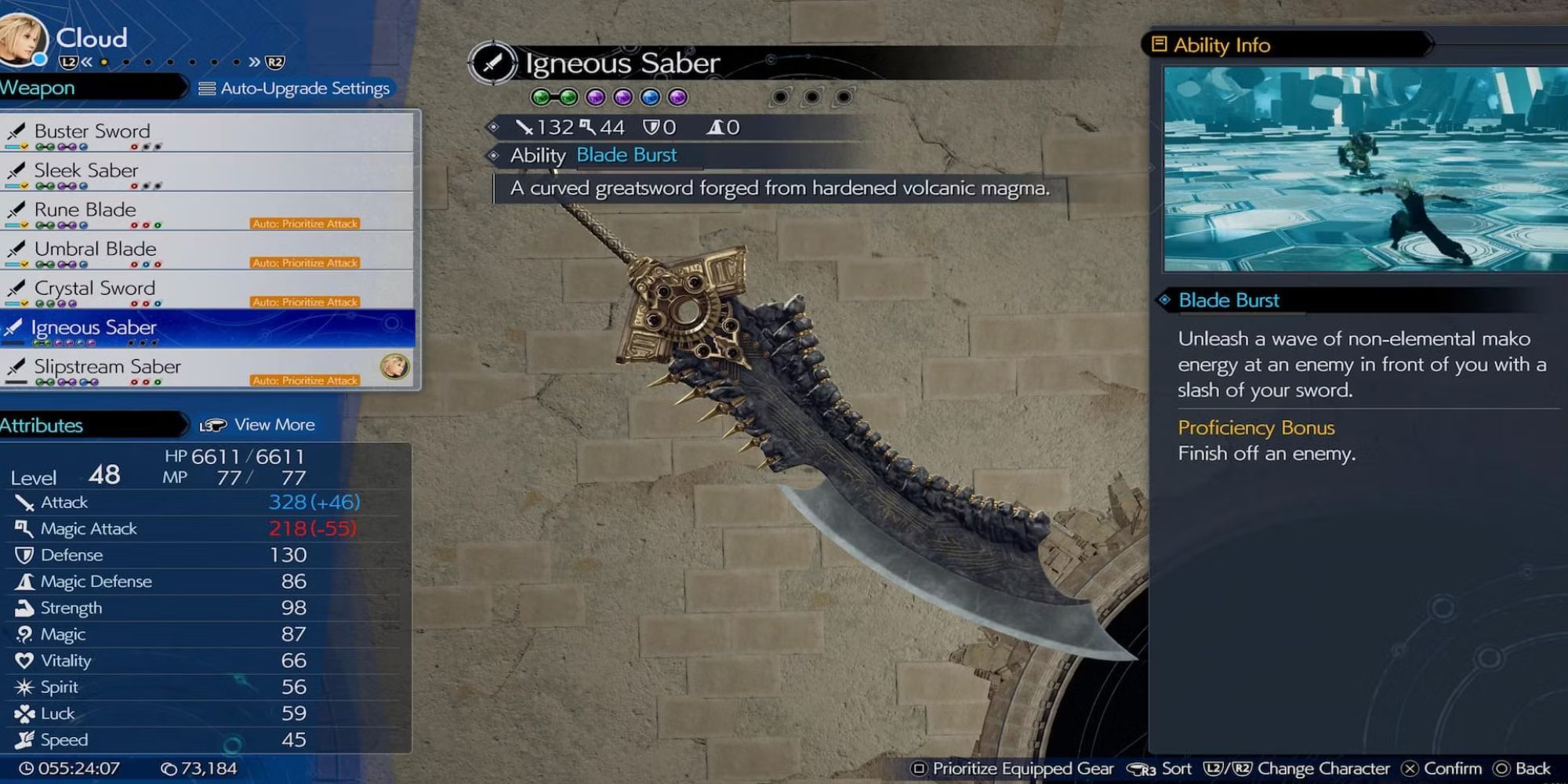Click the Defense shield icon
Viewport: 1568px width, 784px height.
point(26,555)
